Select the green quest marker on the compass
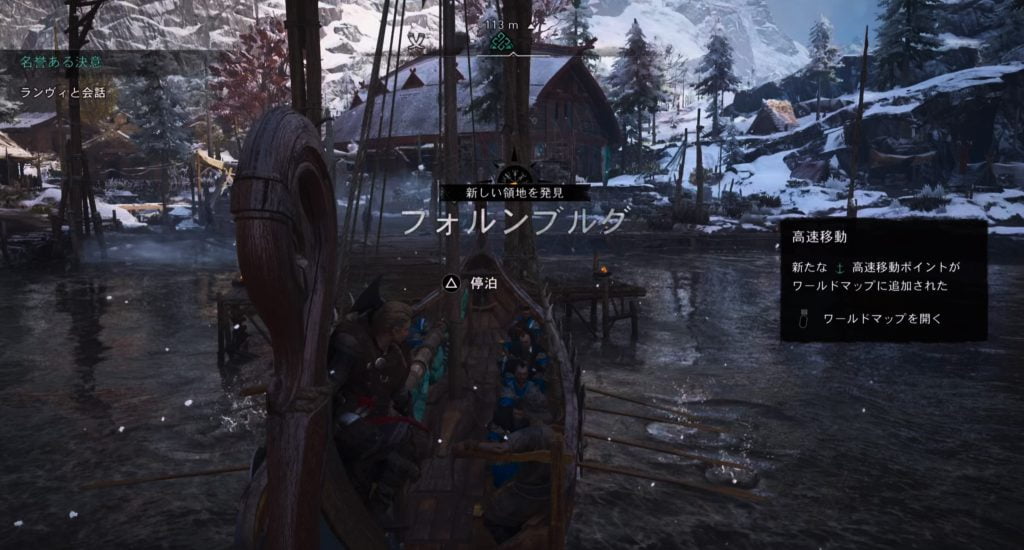 pyautogui.click(x=505, y=42)
